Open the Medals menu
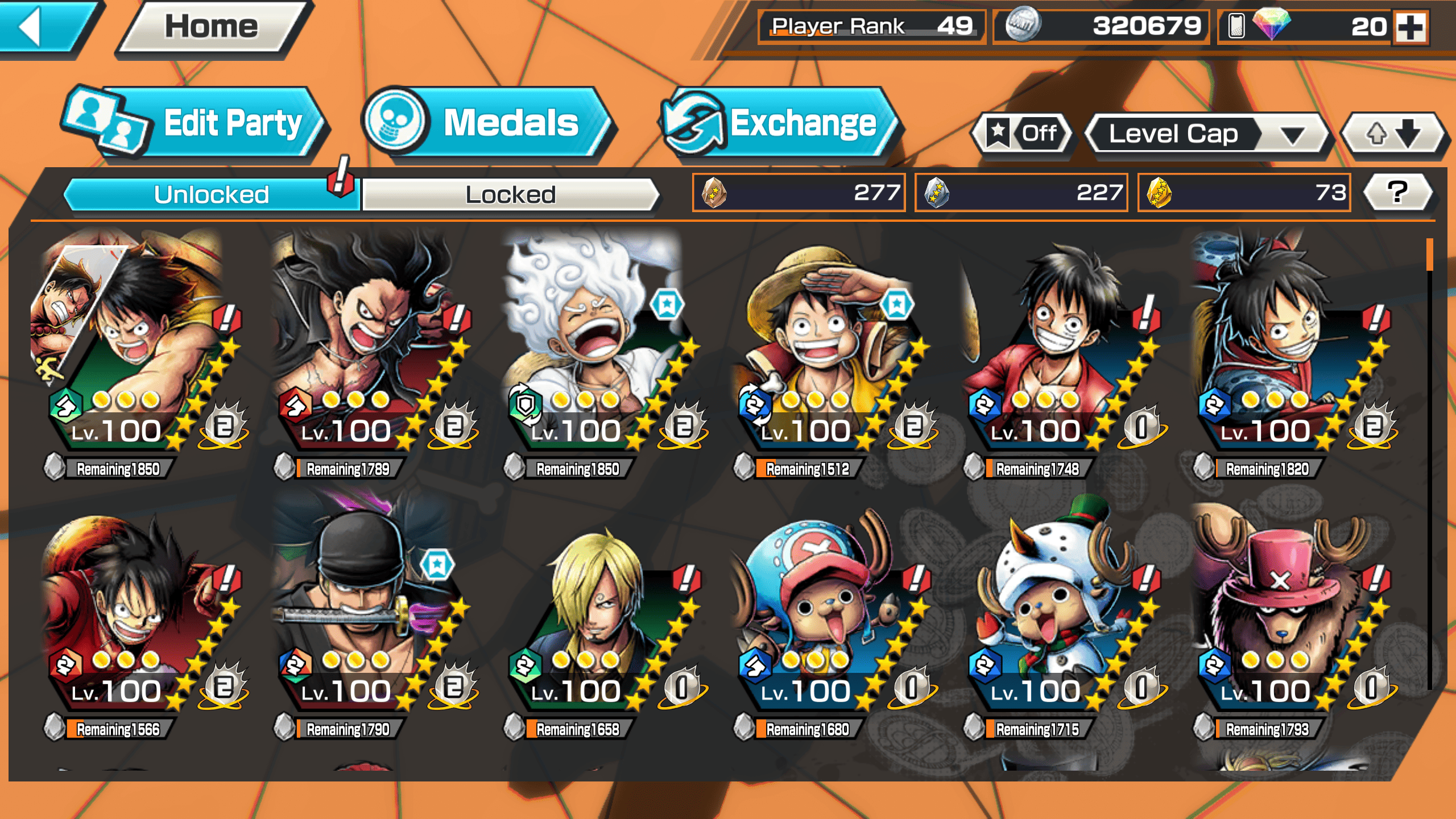Screen dimensions: 1456x819 click(x=486, y=122)
